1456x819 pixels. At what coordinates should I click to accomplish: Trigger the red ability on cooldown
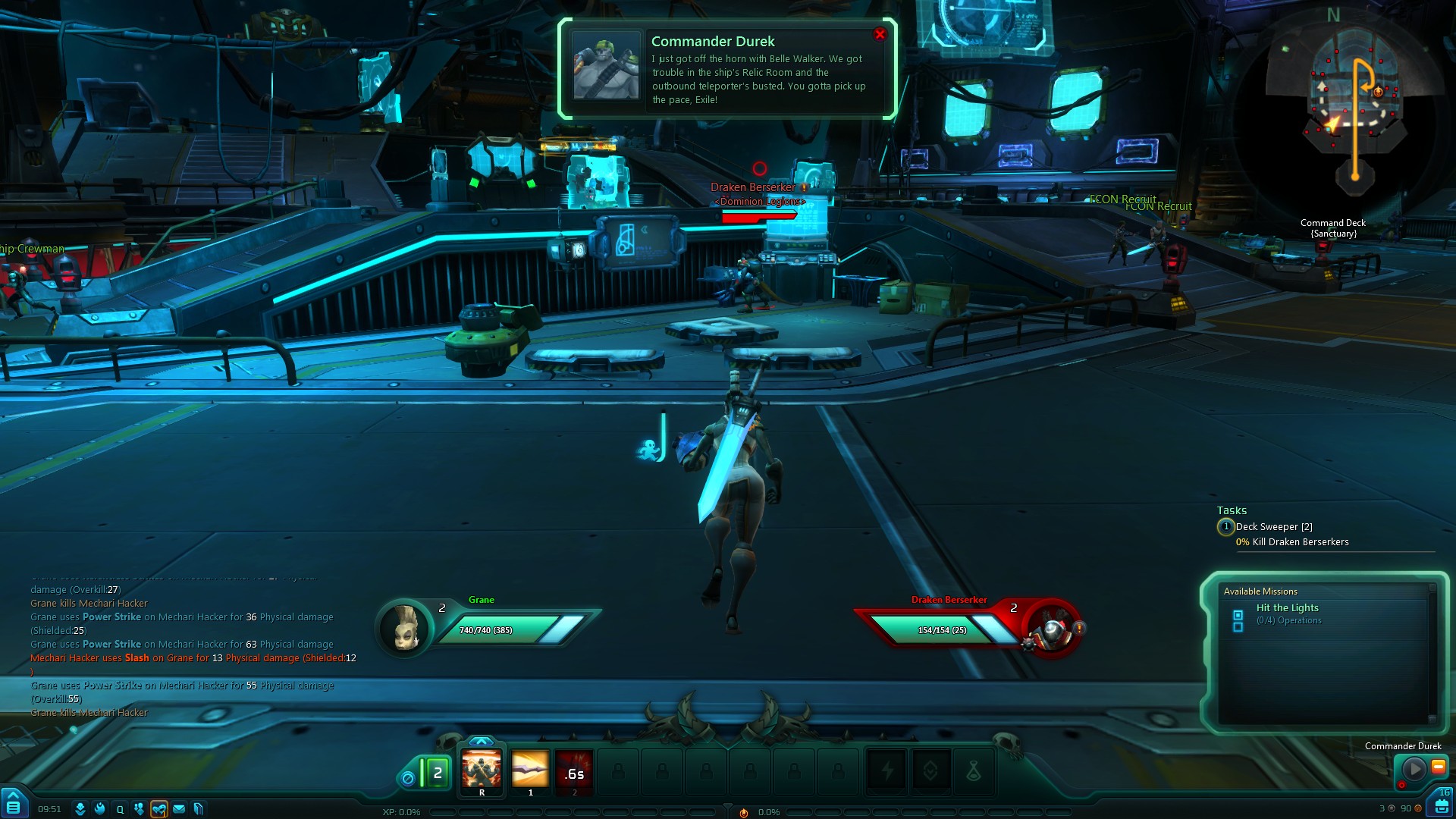coord(574,771)
